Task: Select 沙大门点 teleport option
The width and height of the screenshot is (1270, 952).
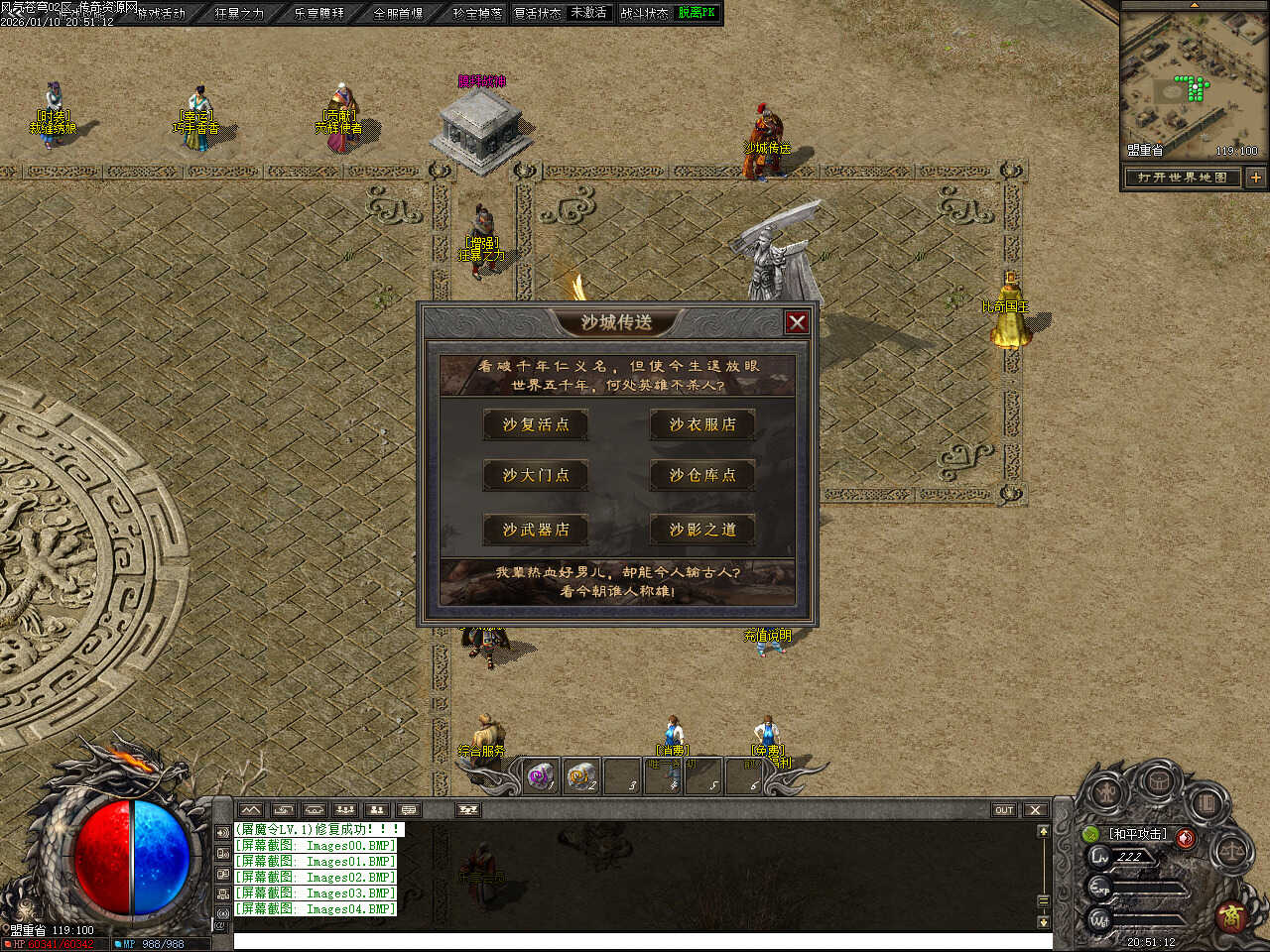Action: pyautogui.click(x=536, y=475)
